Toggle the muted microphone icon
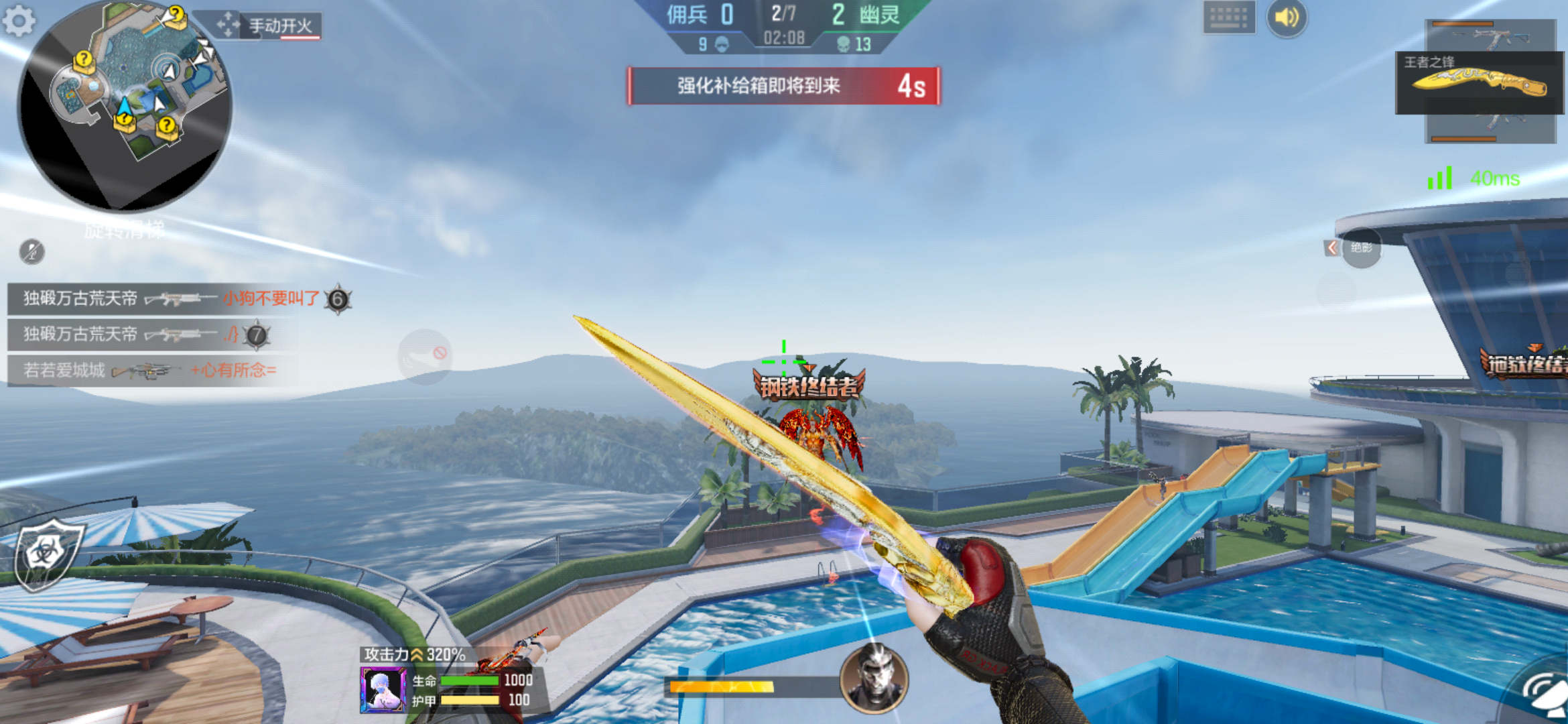Image resolution: width=1568 pixels, height=724 pixels. click(x=31, y=251)
